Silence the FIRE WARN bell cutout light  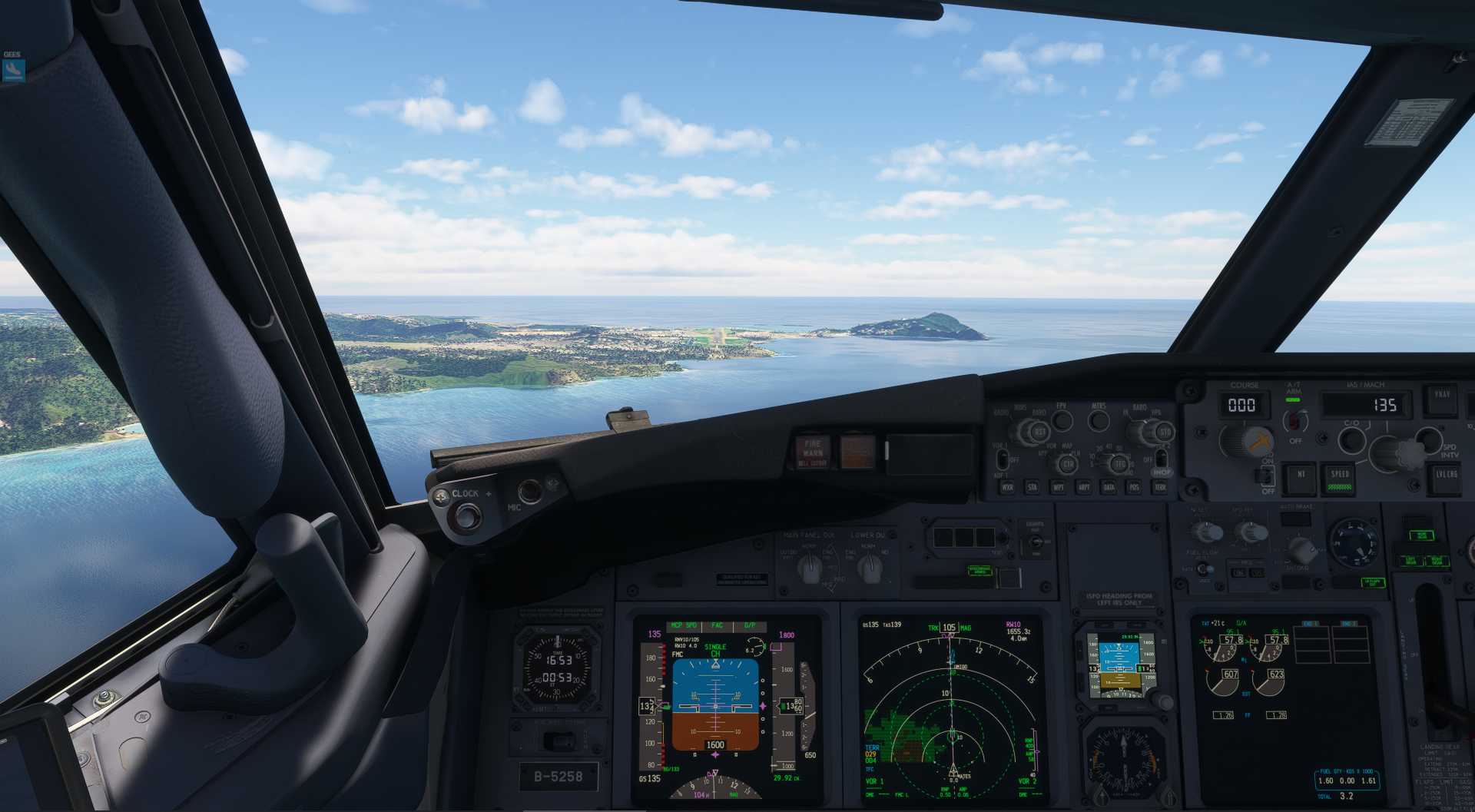point(812,452)
